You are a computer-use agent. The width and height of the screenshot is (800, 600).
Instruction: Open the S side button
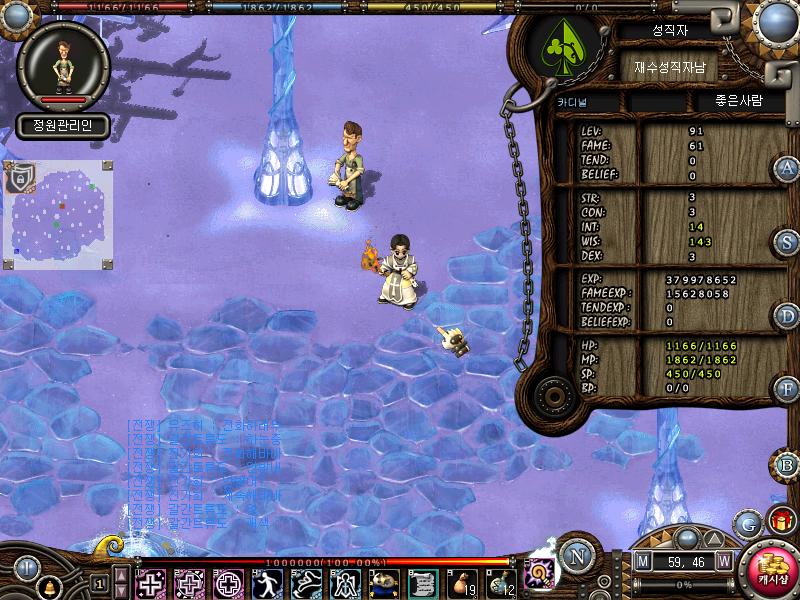coord(788,242)
